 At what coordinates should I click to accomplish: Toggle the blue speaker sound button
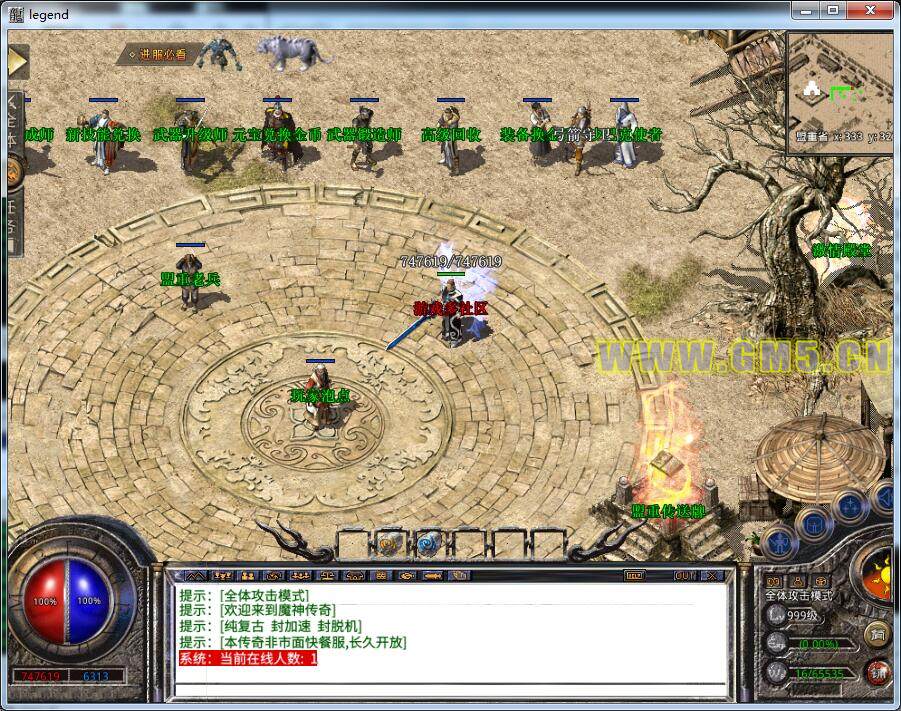885,497
